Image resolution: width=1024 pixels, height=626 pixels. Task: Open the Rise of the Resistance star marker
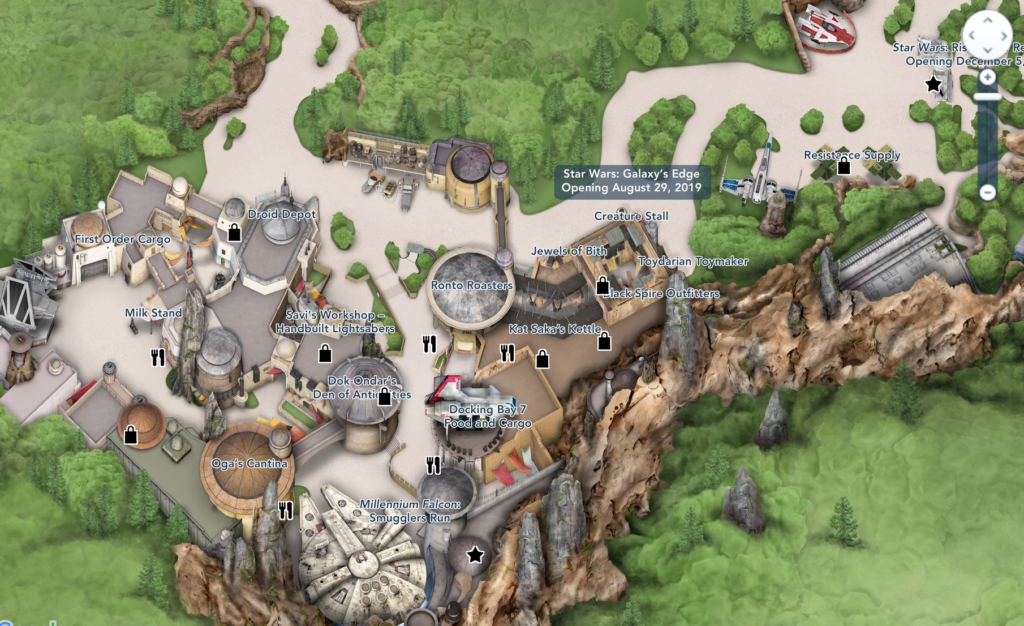click(x=934, y=85)
